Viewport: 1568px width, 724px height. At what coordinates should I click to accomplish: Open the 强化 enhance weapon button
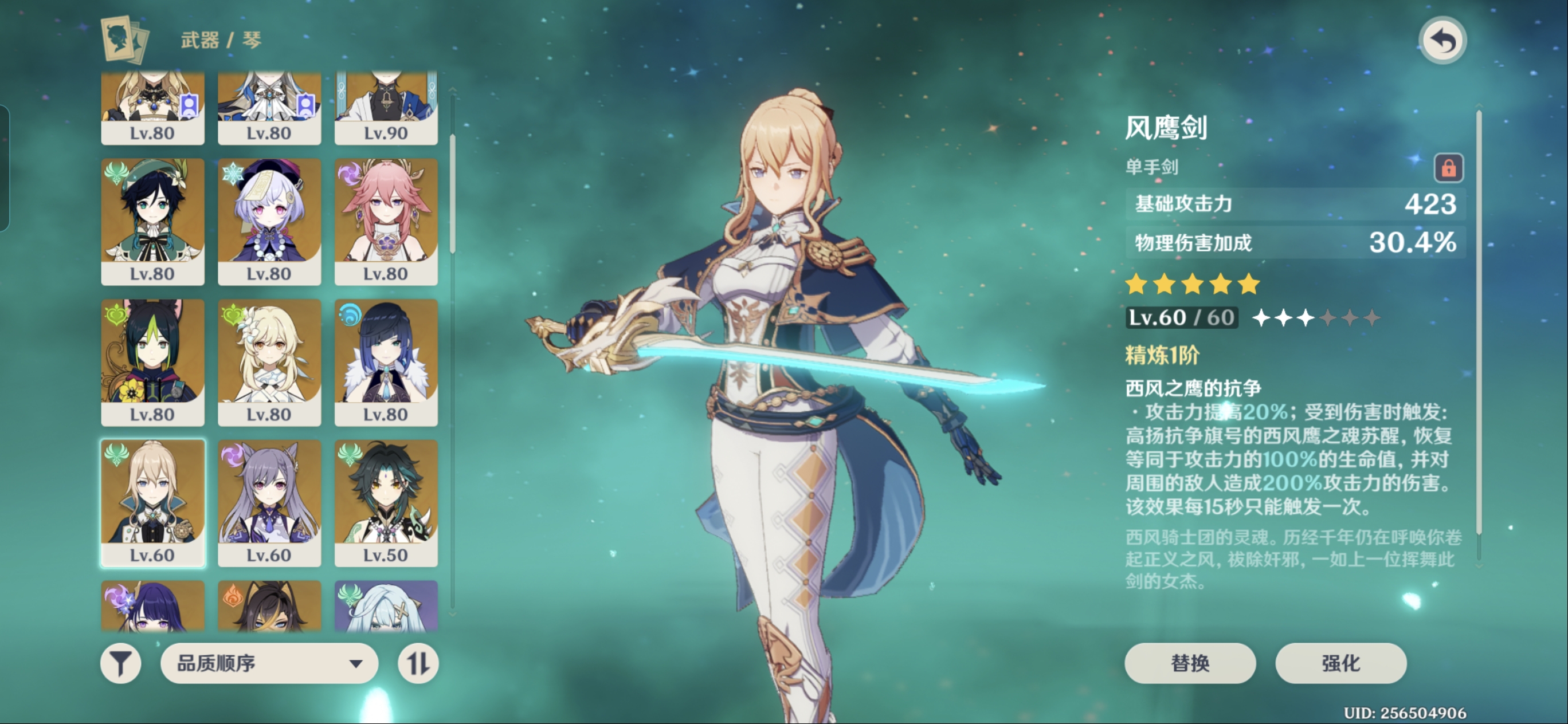coord(1340,663)
